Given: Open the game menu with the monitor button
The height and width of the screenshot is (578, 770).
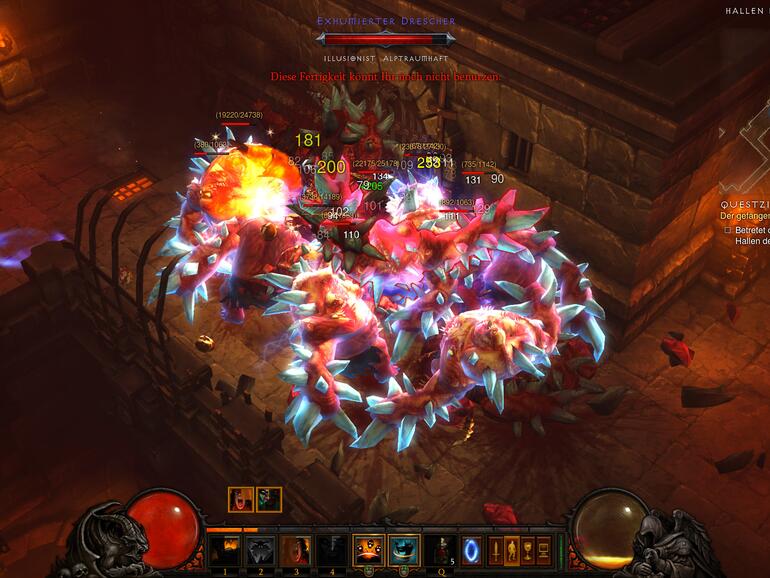Looking at the screenshot, I should [543, 550].
